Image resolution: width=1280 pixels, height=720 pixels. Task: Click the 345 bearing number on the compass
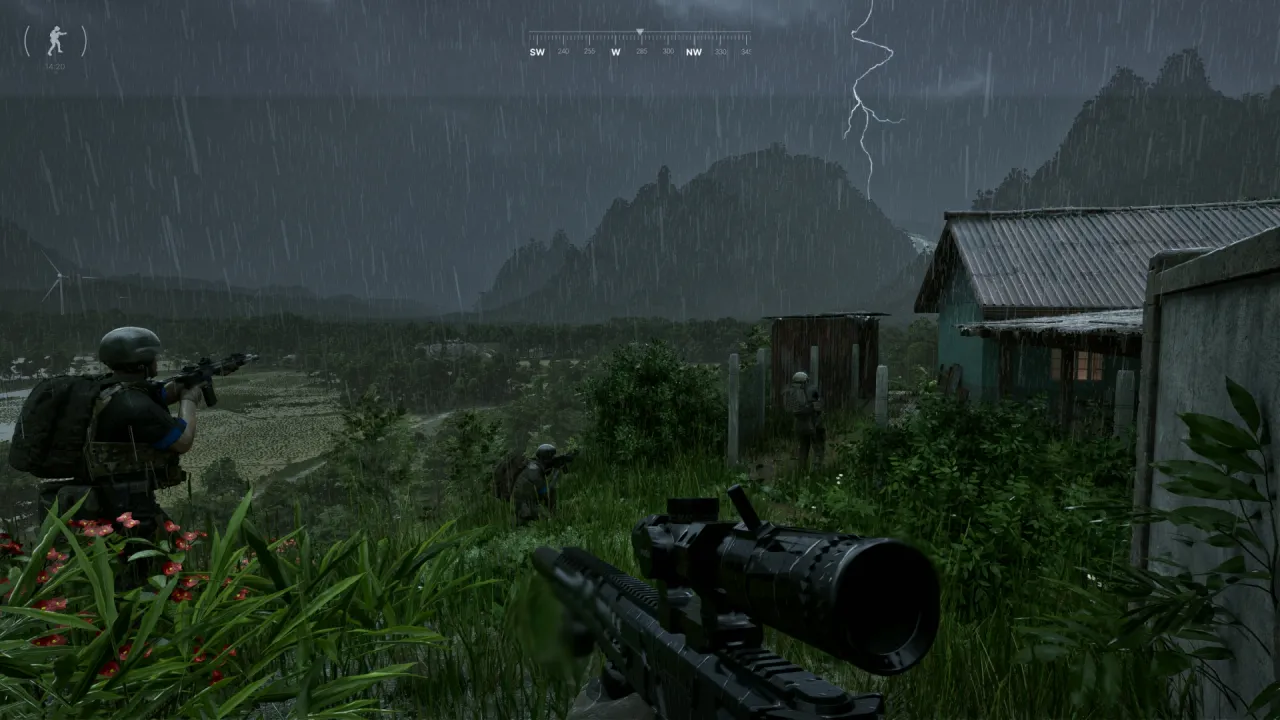click(x=748, y=52)
